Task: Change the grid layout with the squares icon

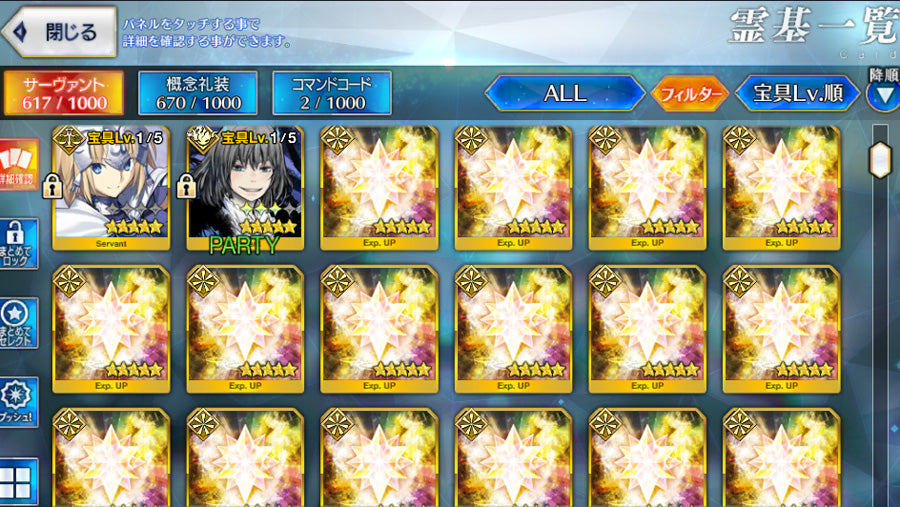Action: [x=18, y=482]
